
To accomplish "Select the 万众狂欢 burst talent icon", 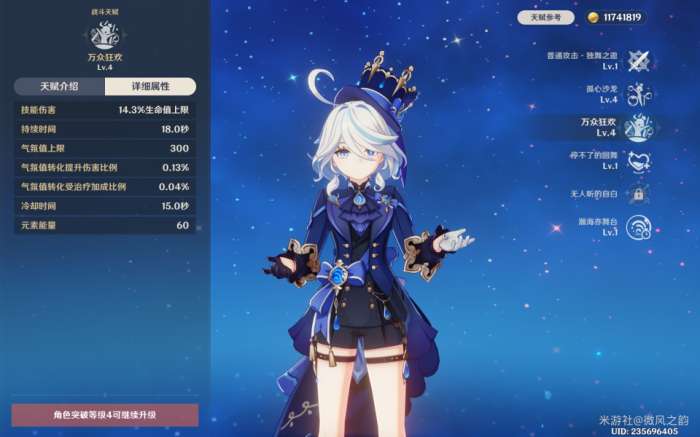I will point(638,127).
